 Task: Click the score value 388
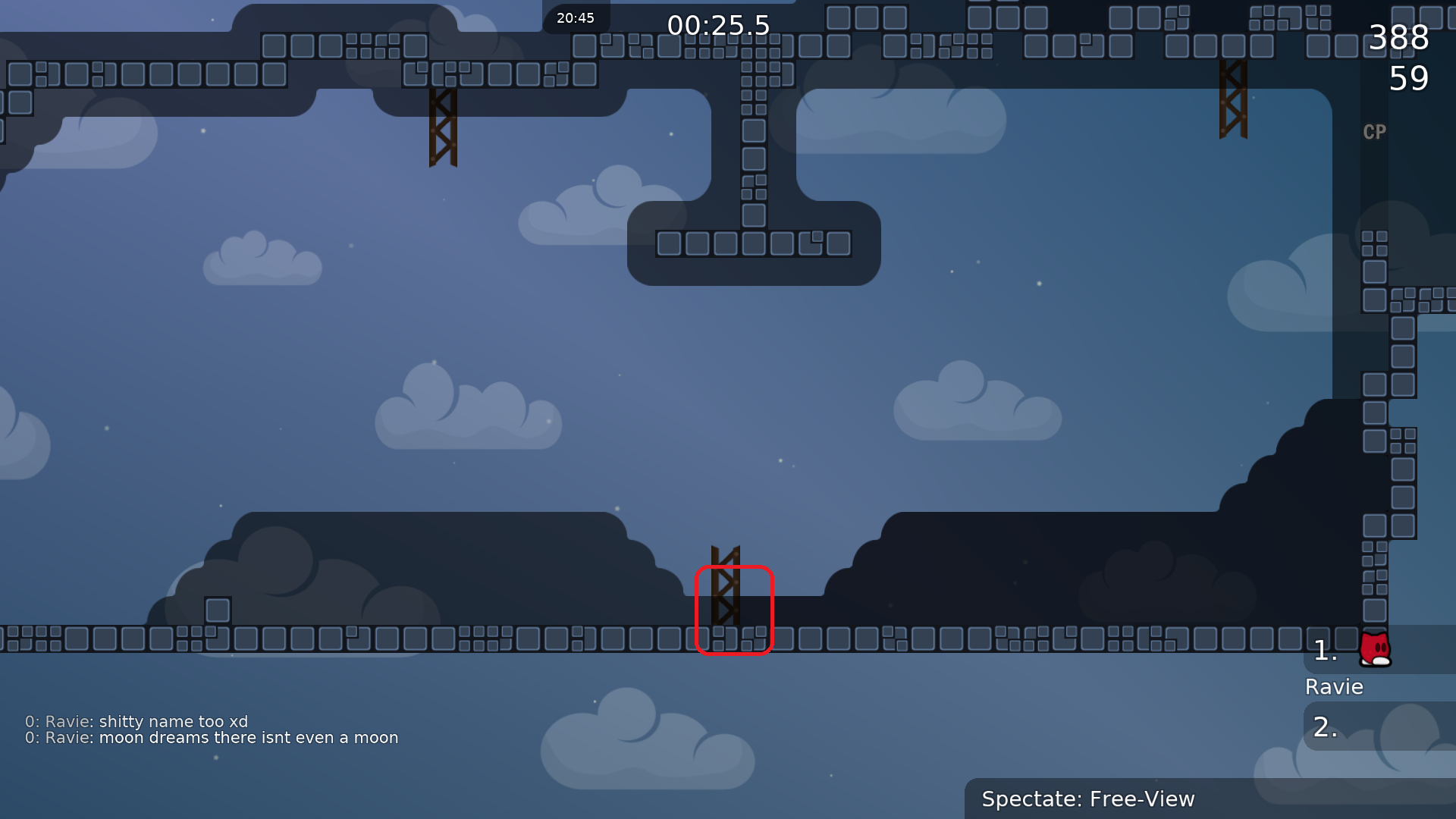(x=1399, y=38)
